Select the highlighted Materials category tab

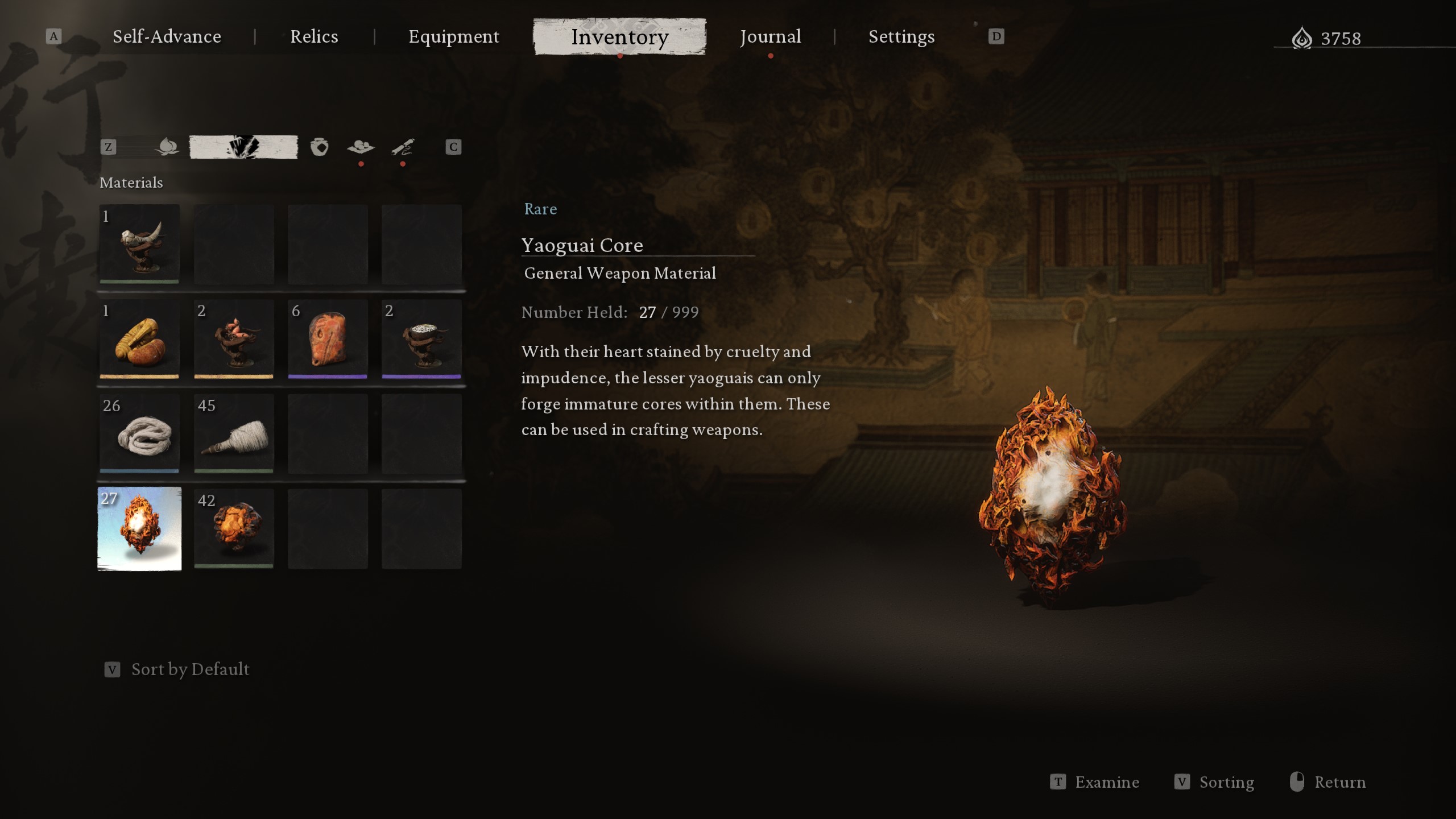click(243, 147)
